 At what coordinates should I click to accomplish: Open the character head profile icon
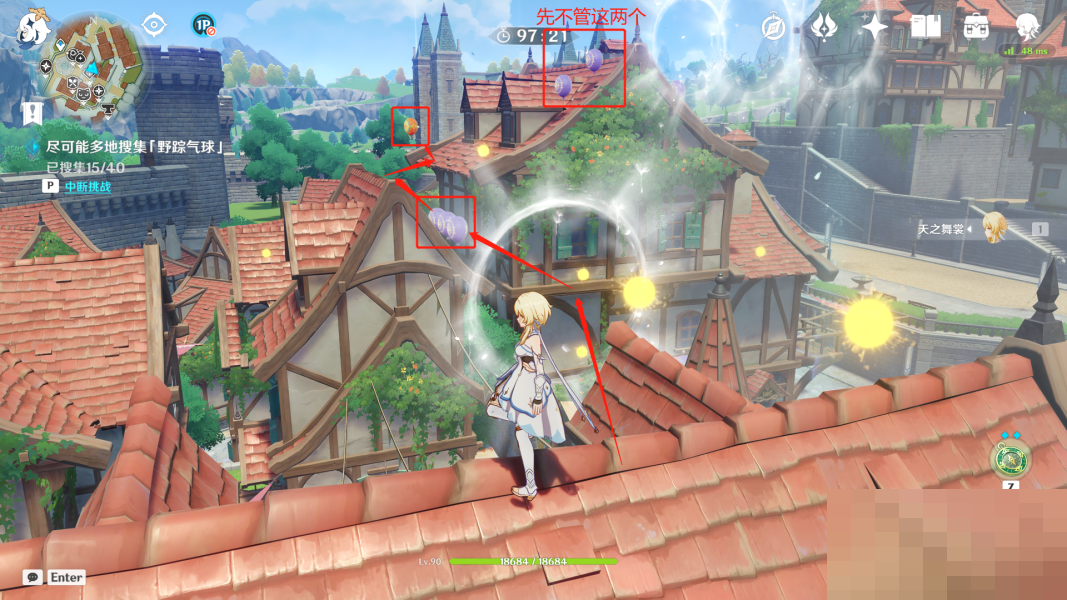tap(1028, 26)
